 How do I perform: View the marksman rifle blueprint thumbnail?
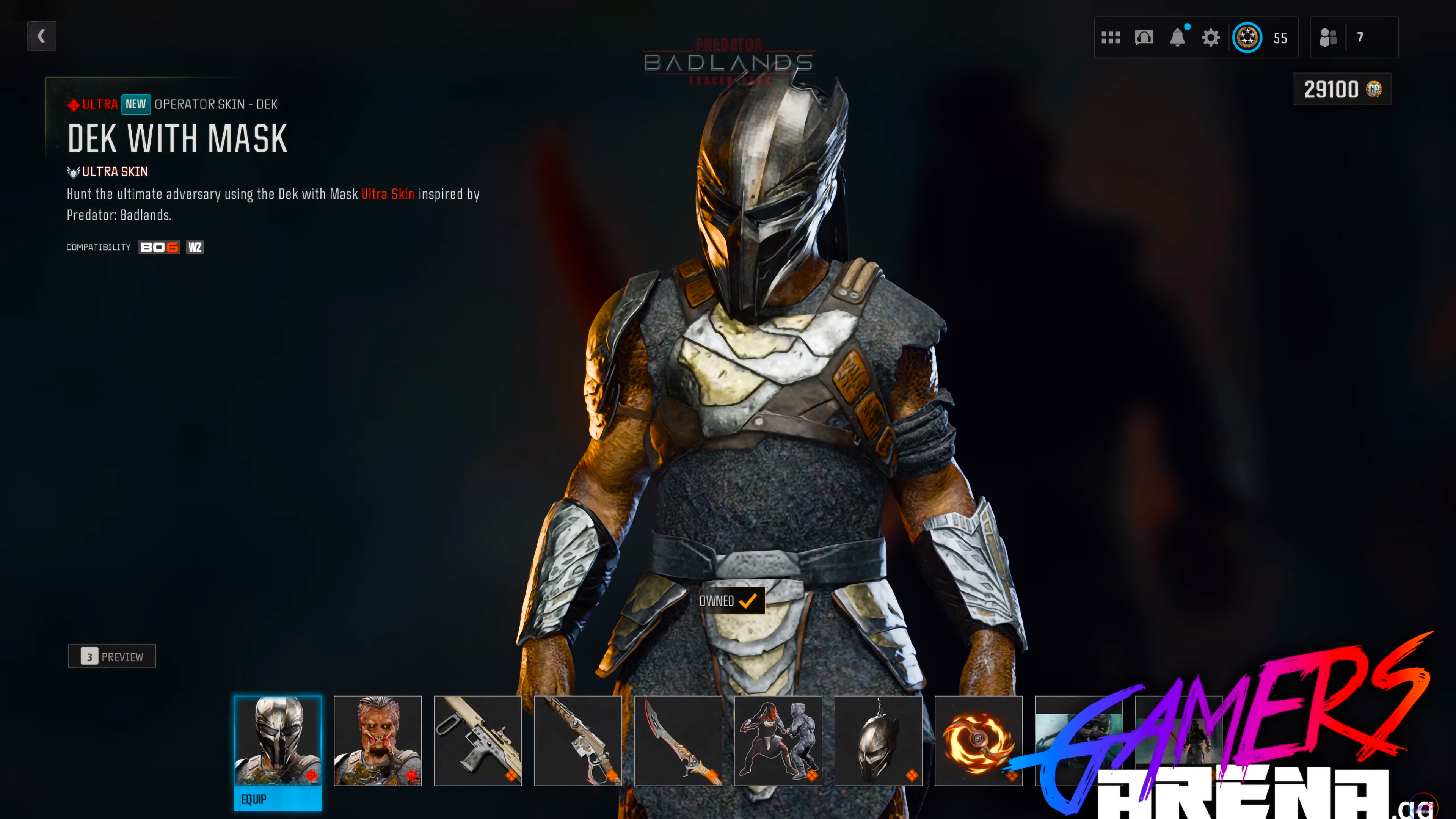click(x=577, y=741)
